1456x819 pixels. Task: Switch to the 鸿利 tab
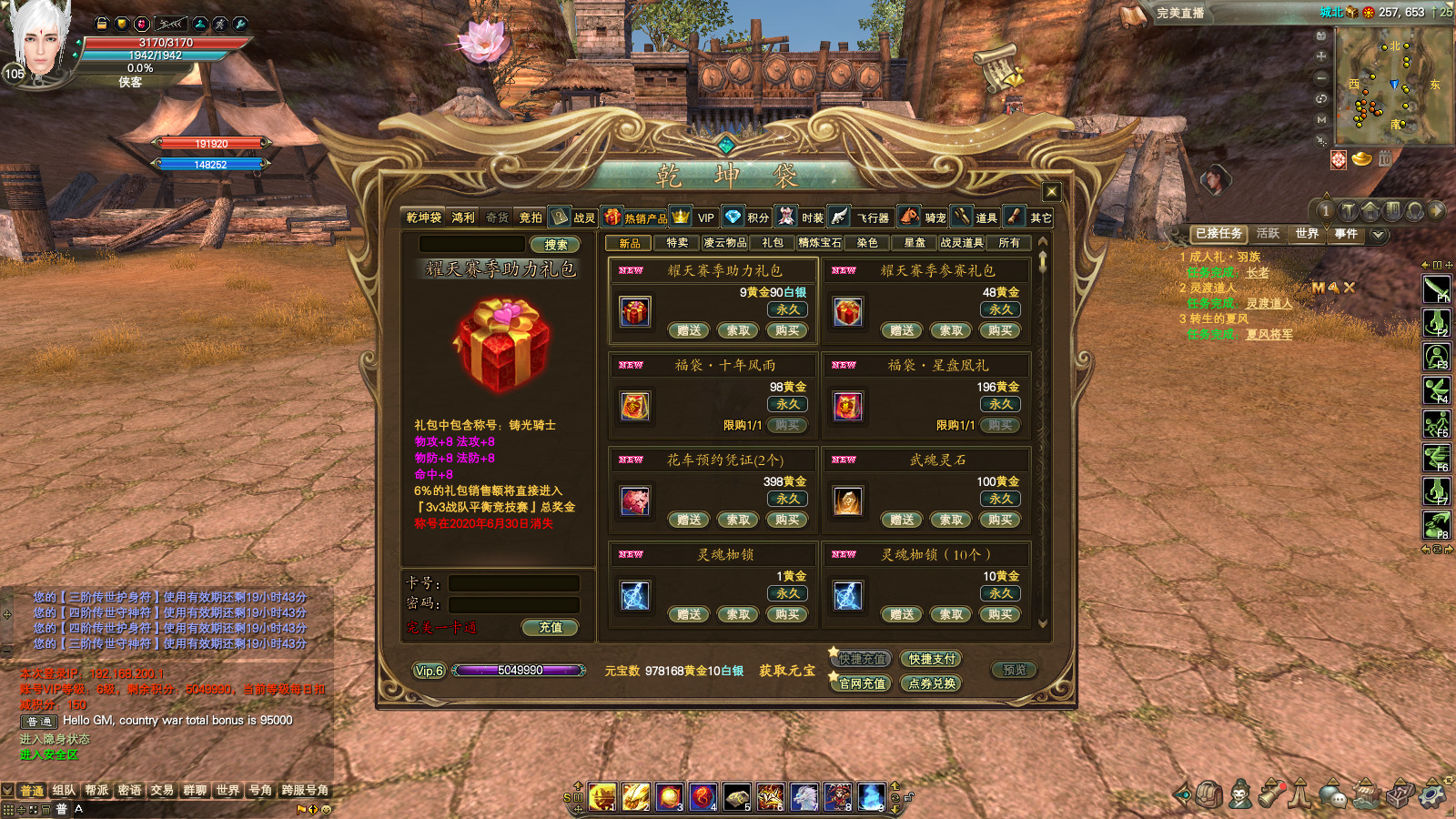[x=463, y=217]
